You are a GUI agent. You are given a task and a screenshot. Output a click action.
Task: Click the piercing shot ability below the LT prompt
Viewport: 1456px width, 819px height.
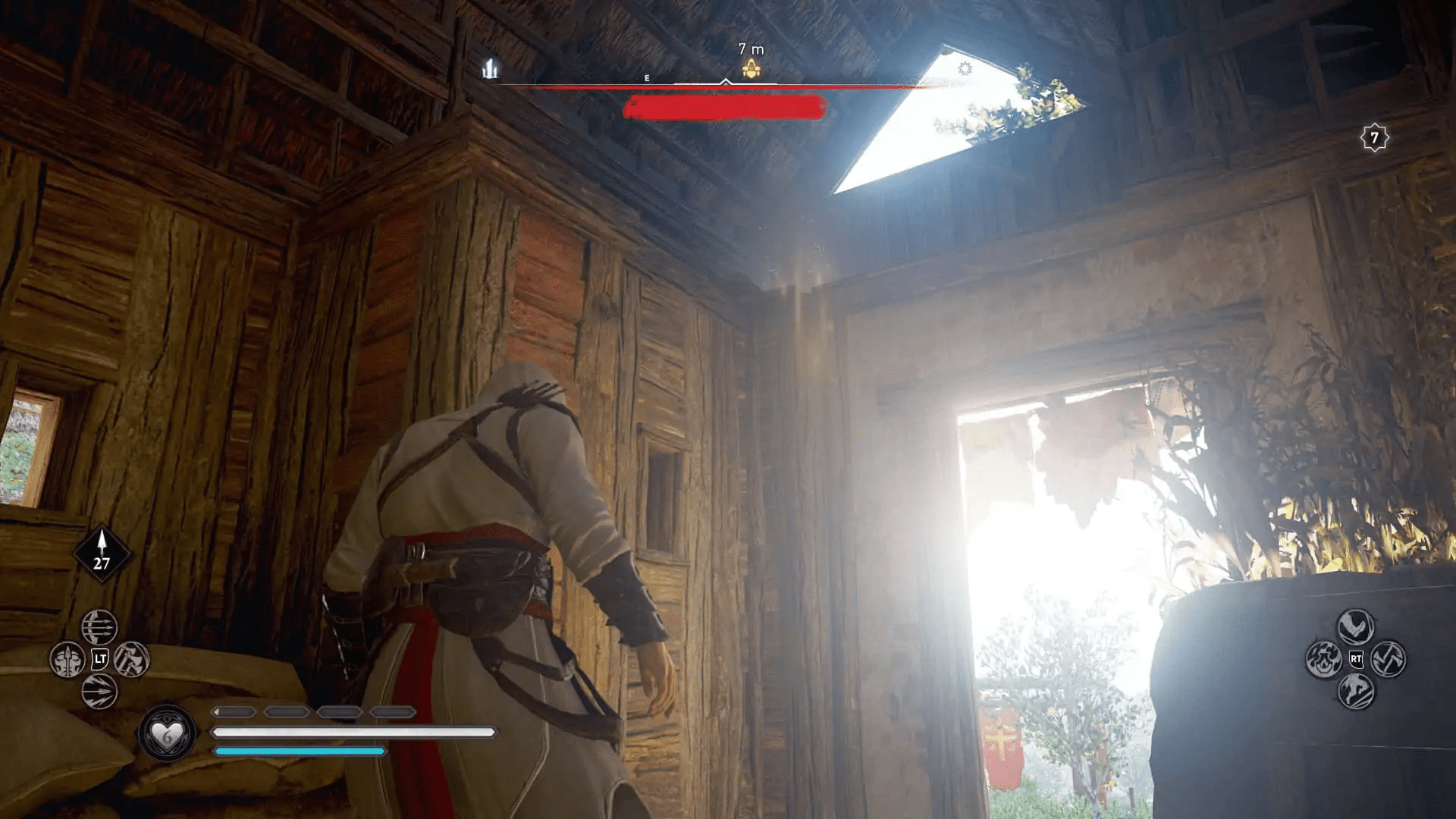pos(100,690)
